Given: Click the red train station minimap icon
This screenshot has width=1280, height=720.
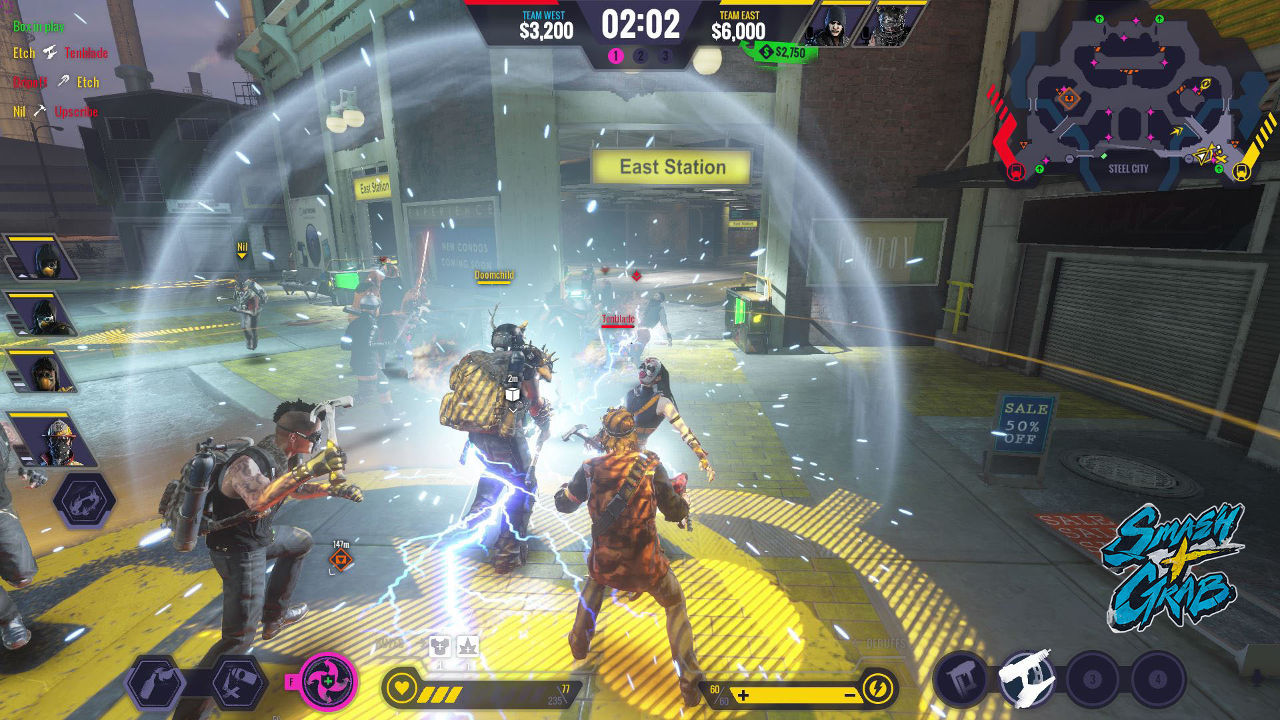Looking at the screenshot, I should pos(1016,171).
